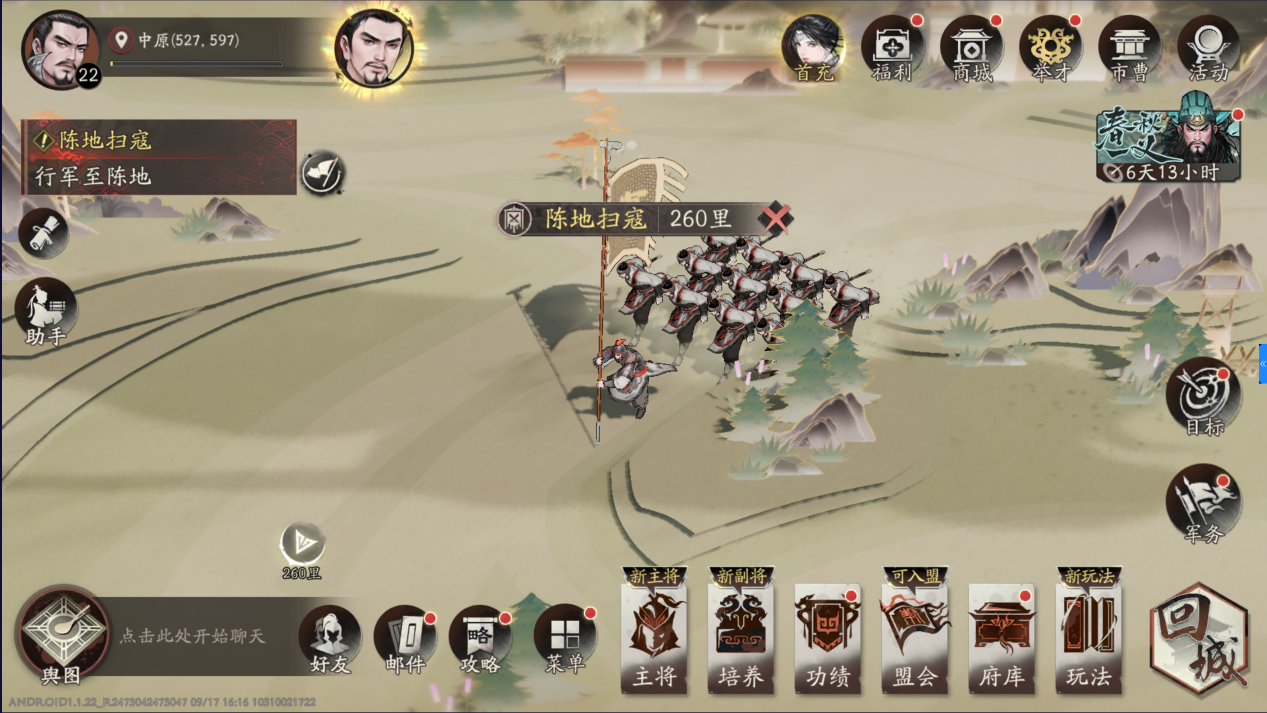
Task: Cancel the 陈地扫寇 march with red X
Action: 776,218
